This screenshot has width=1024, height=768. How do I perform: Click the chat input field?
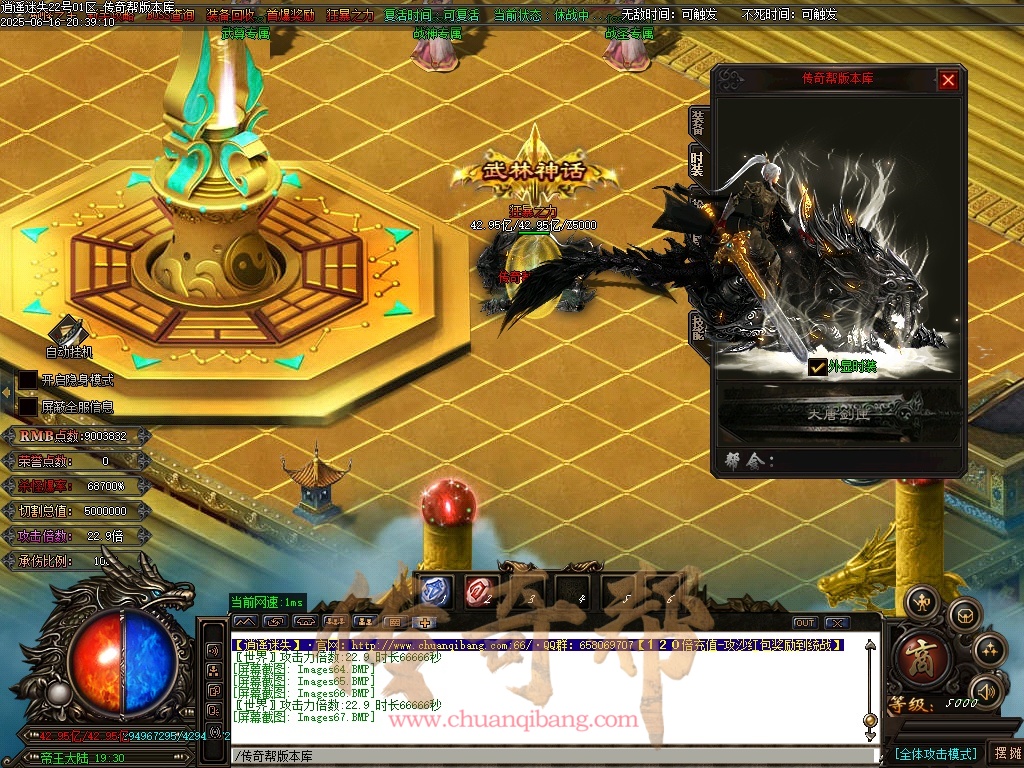[550, 756]
